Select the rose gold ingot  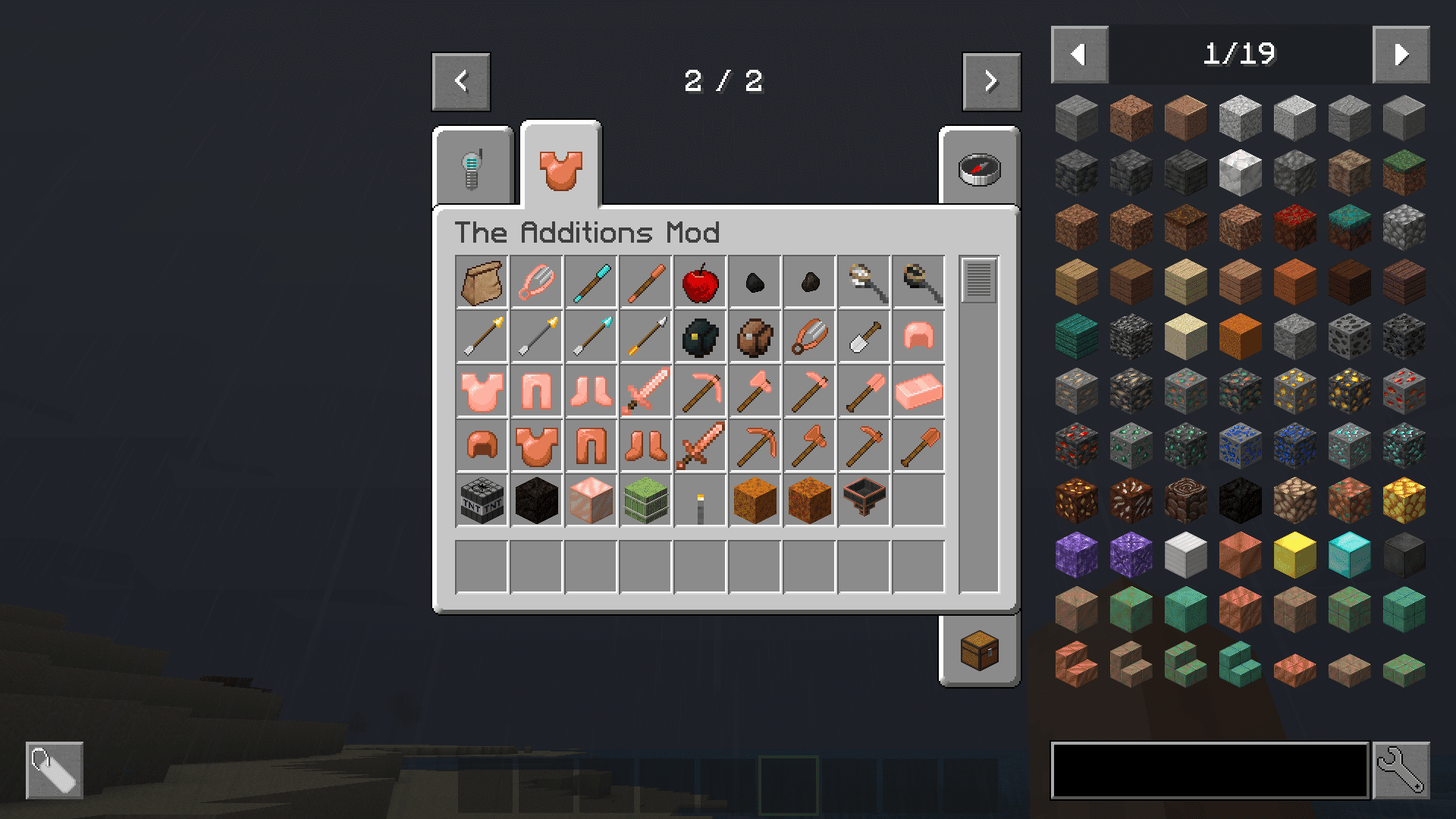click(918, 391)
